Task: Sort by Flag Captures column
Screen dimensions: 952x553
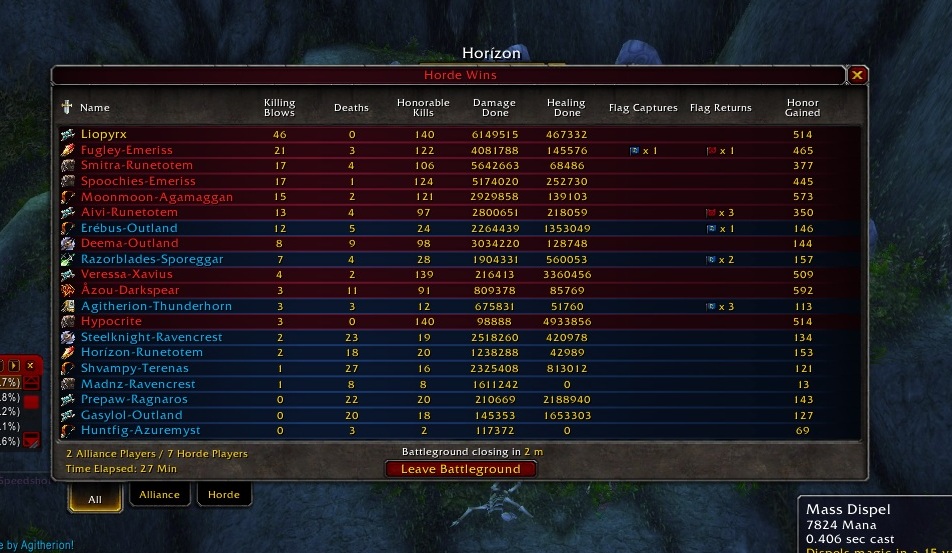Action: (643, 108)
